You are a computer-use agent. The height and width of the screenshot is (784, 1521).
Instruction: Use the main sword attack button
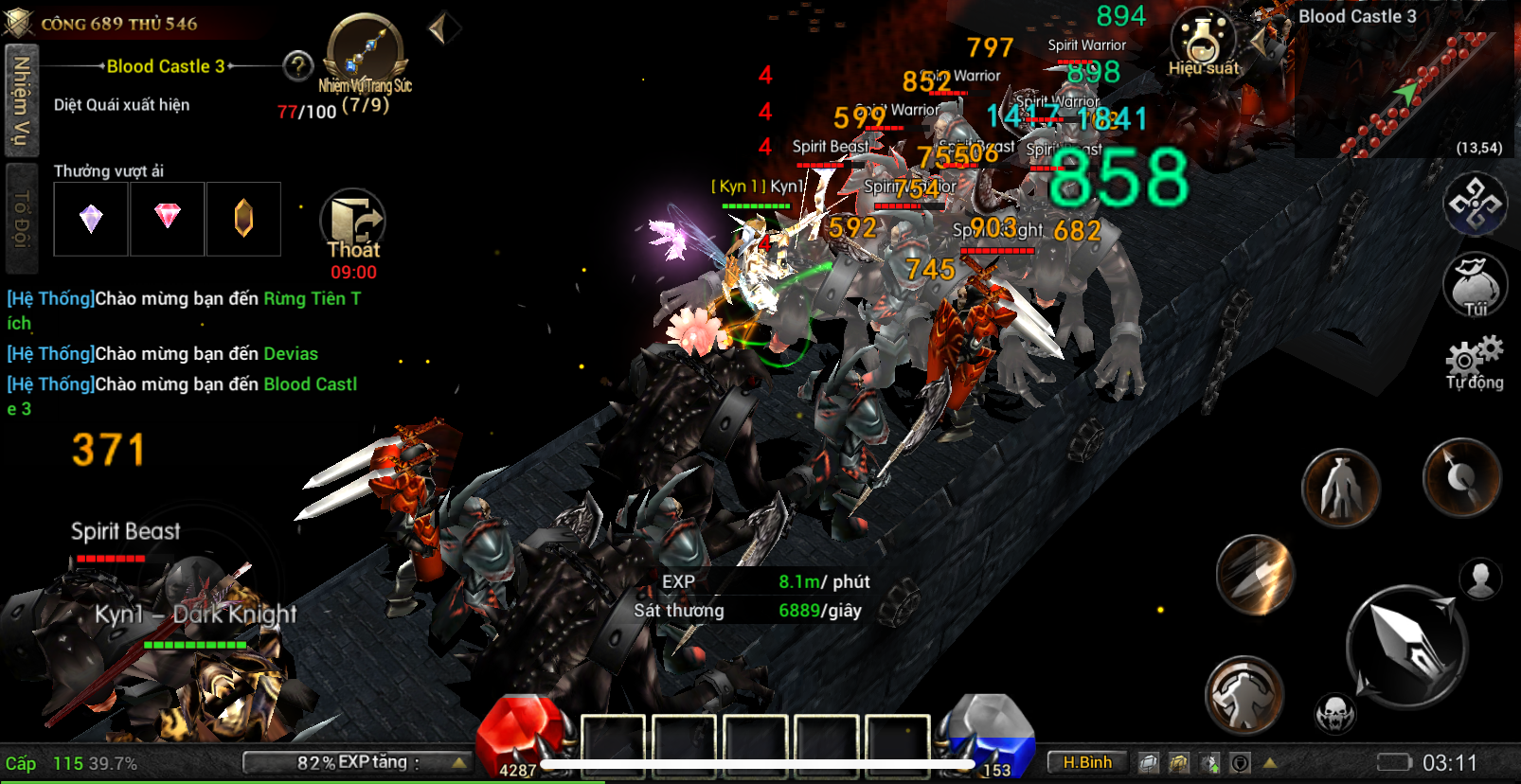1406,646
